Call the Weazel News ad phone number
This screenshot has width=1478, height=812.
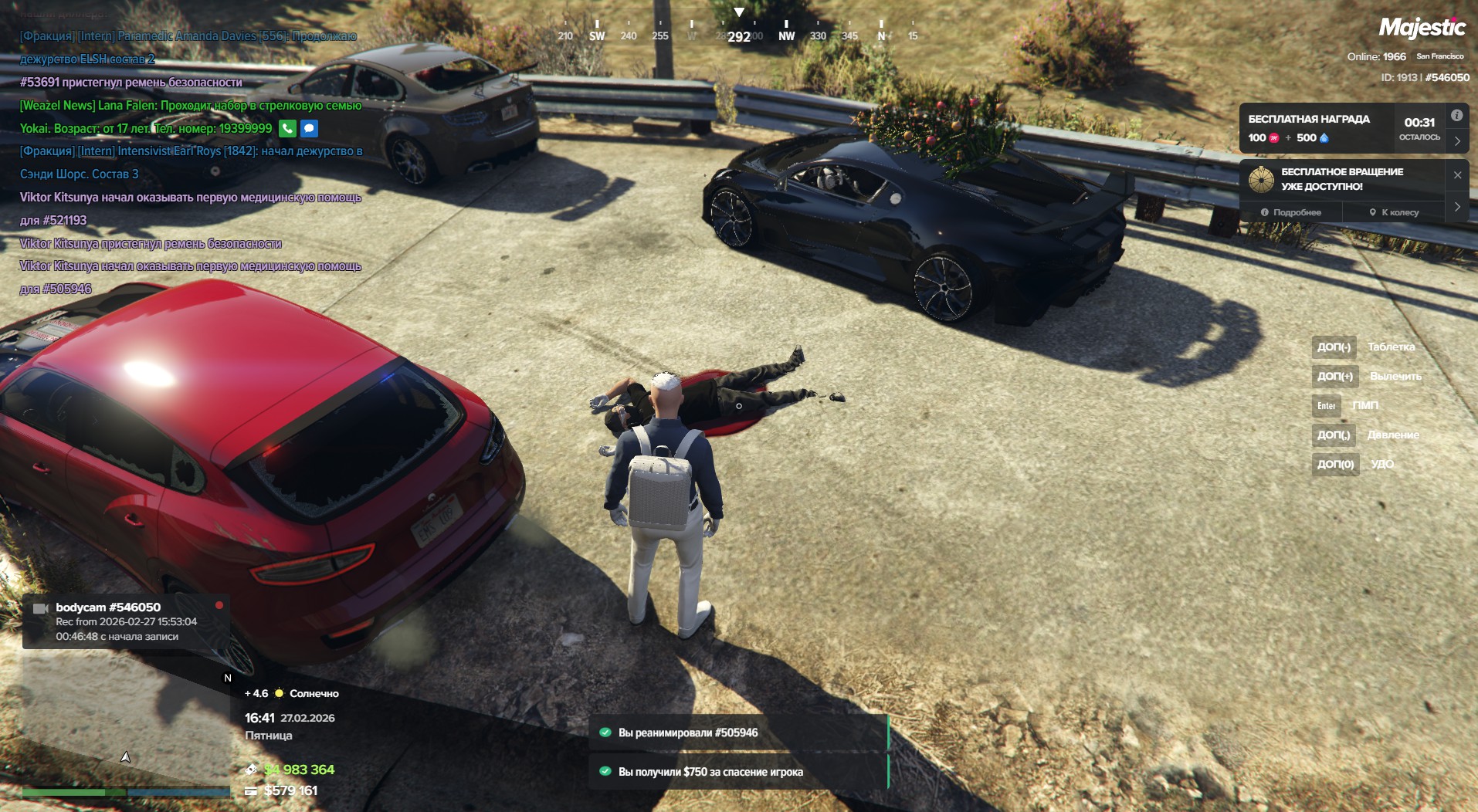[287, 128]
